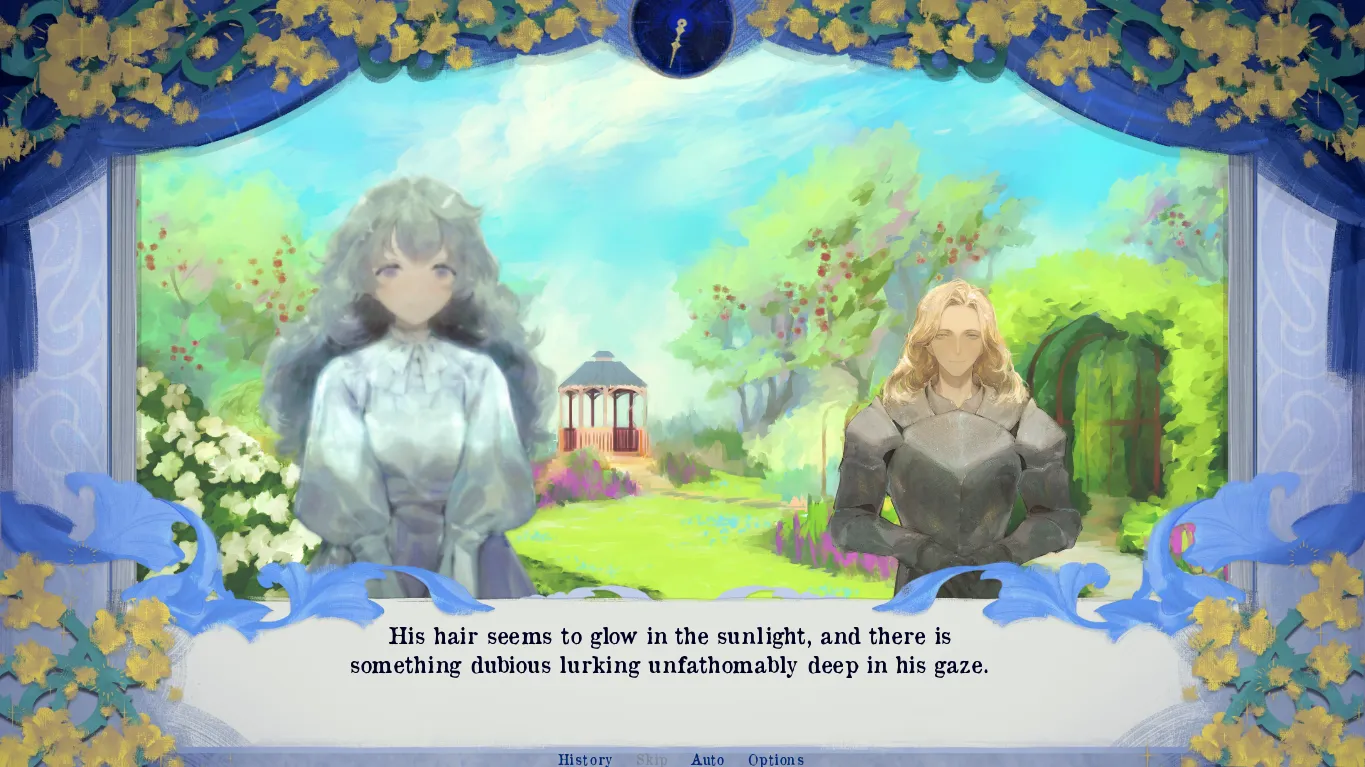The height and width of the screenshot is (767, 1365).
Task: Click the grayed-out Skip button
Action: click(x=652, y=759)
